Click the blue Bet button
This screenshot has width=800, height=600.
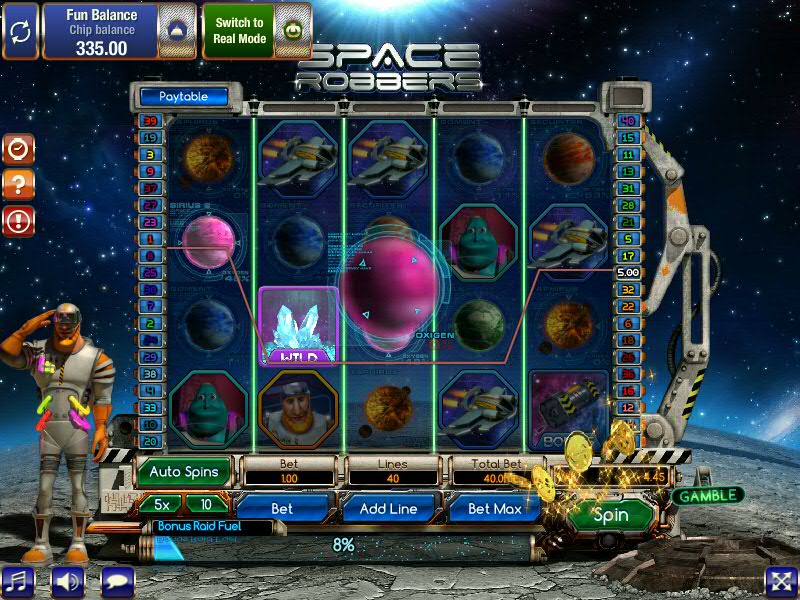(x=282, y=508)
